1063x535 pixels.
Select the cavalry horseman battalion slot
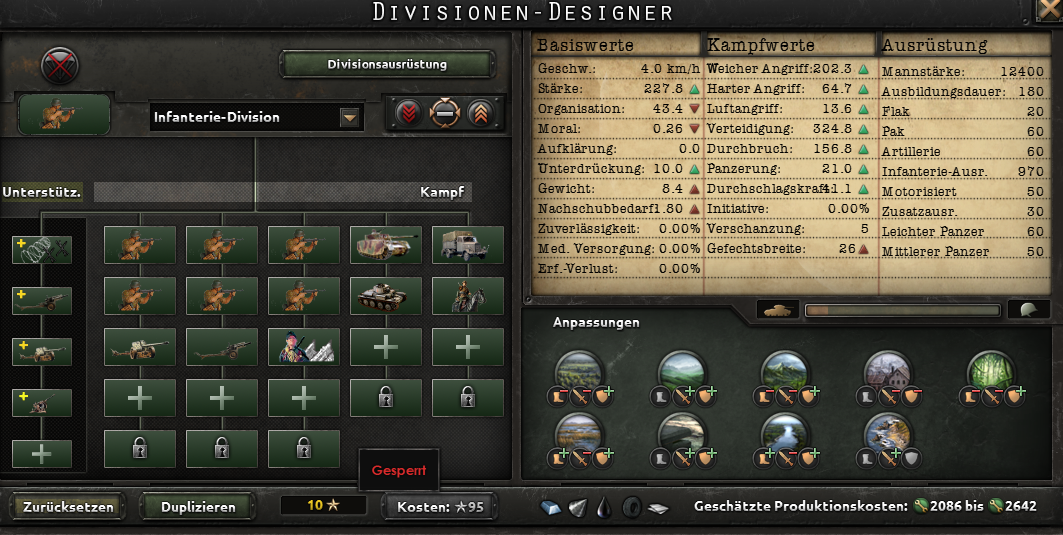pos(467,296)
